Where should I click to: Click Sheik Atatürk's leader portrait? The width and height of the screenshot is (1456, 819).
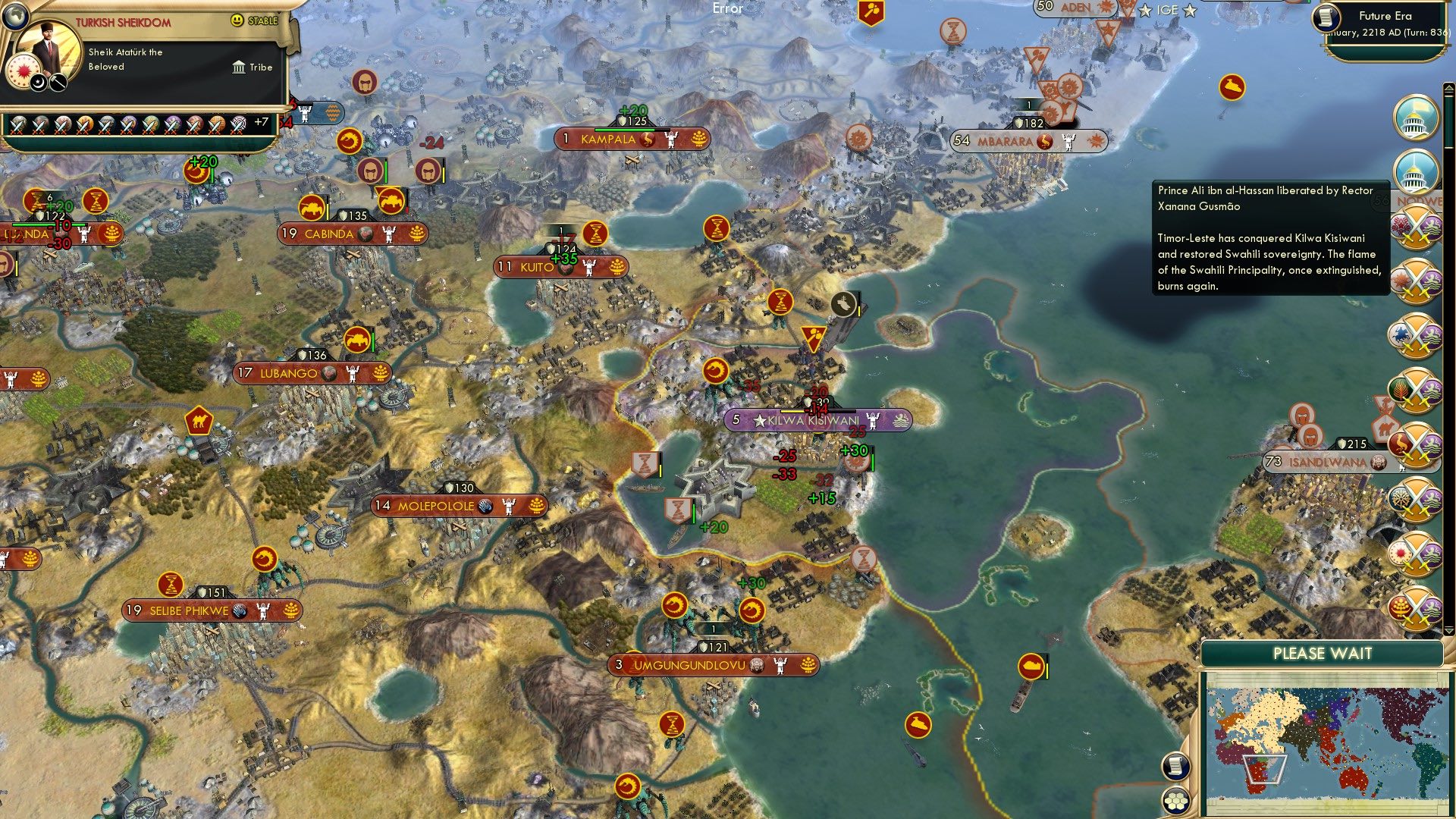click(47, 47)
